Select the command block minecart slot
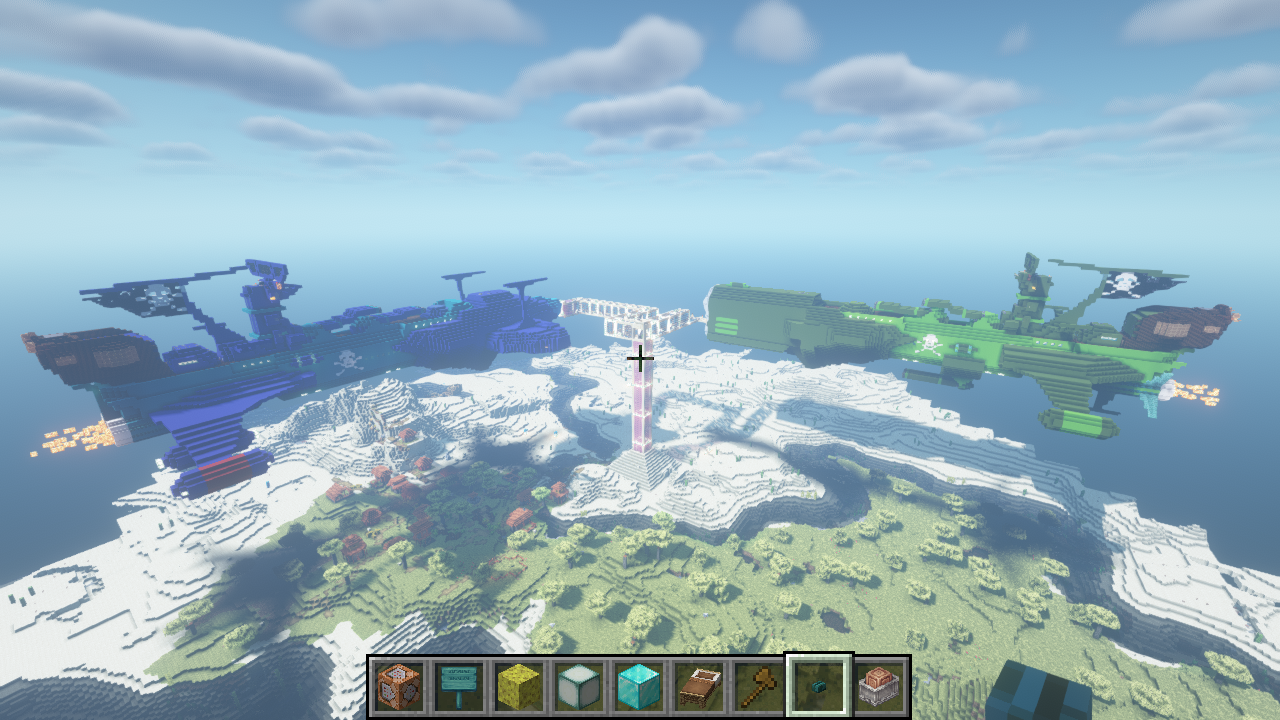Screen dimensions: 1280x720 coord(879,686)
